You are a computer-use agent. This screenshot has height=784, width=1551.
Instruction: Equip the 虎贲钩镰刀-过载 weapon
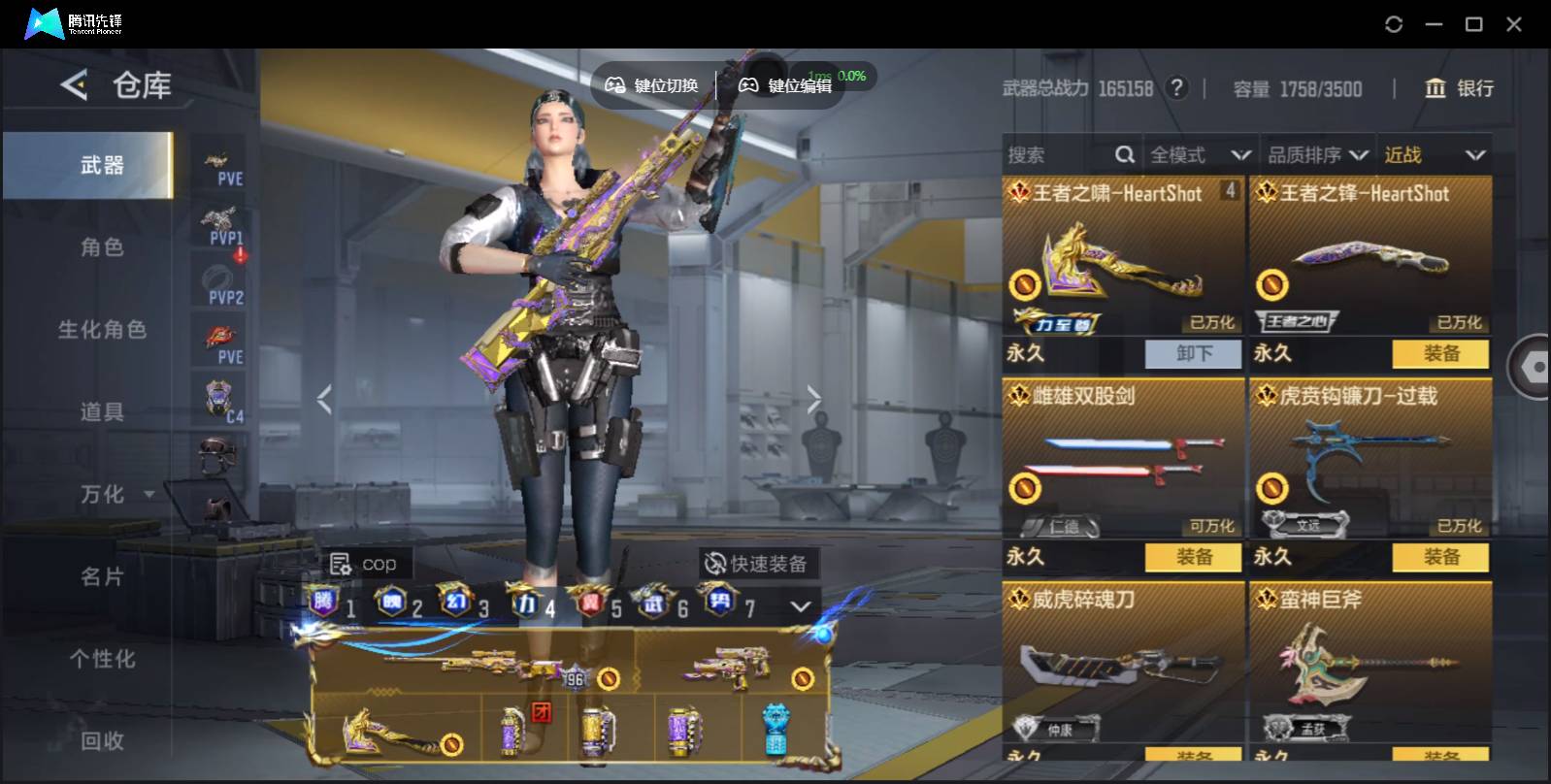[1440, 557]
